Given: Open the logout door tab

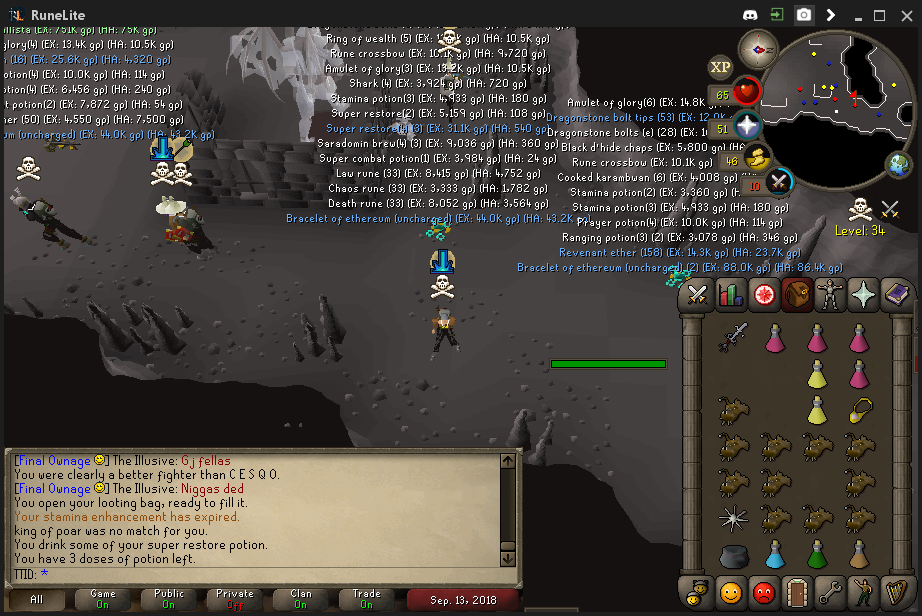Looking at the screenshot, I should [x=796, y=591].
